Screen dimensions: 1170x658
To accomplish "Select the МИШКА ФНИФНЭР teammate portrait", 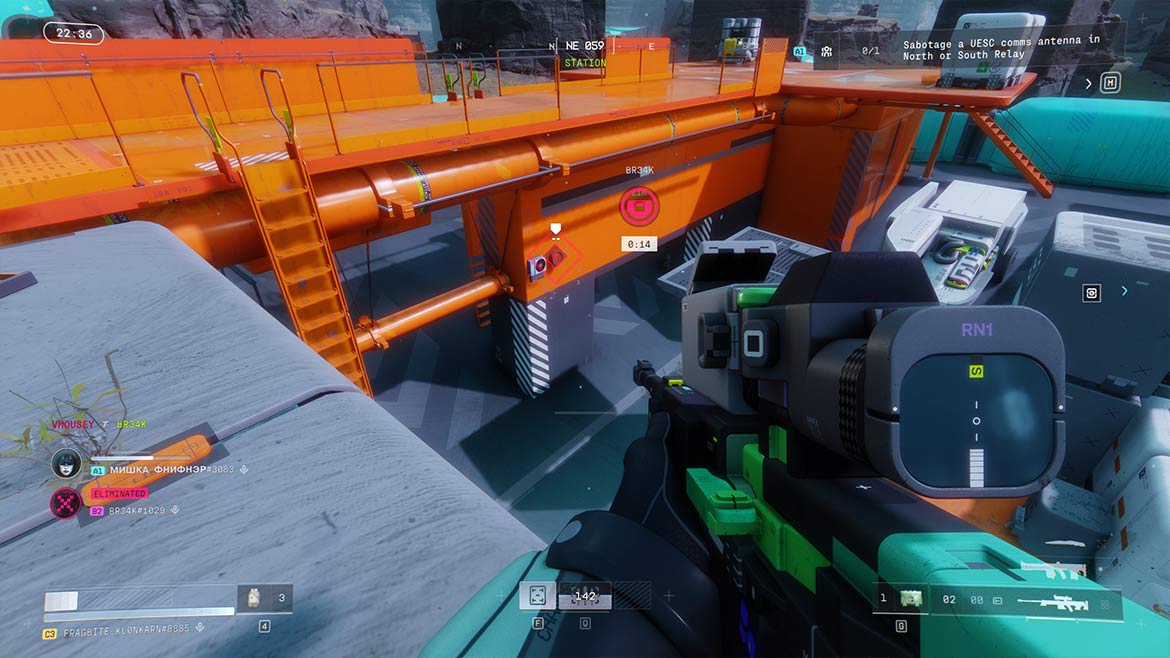I will coord(66,462).
